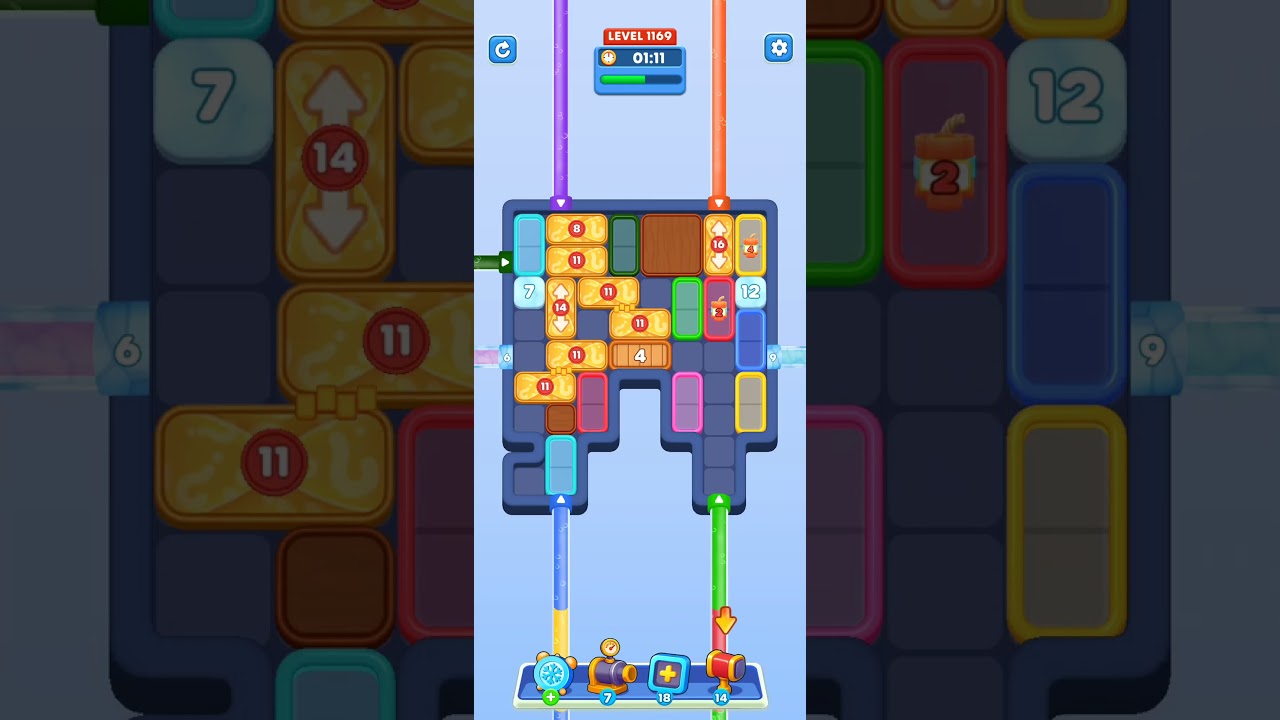Tap the purple pipe arrow at top
Image resolution: width=1280 pixels, height=720 pixels.
click(x=562, y=201)
